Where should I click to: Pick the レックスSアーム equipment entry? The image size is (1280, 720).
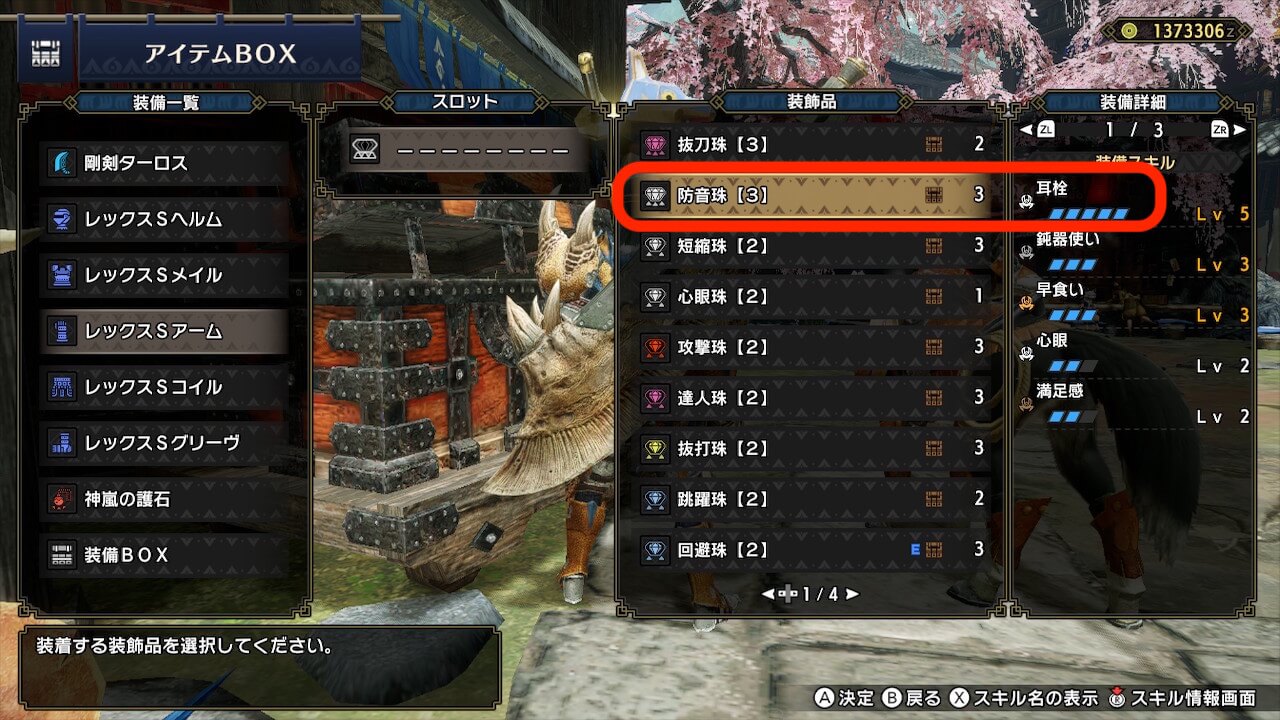[165, 331]
